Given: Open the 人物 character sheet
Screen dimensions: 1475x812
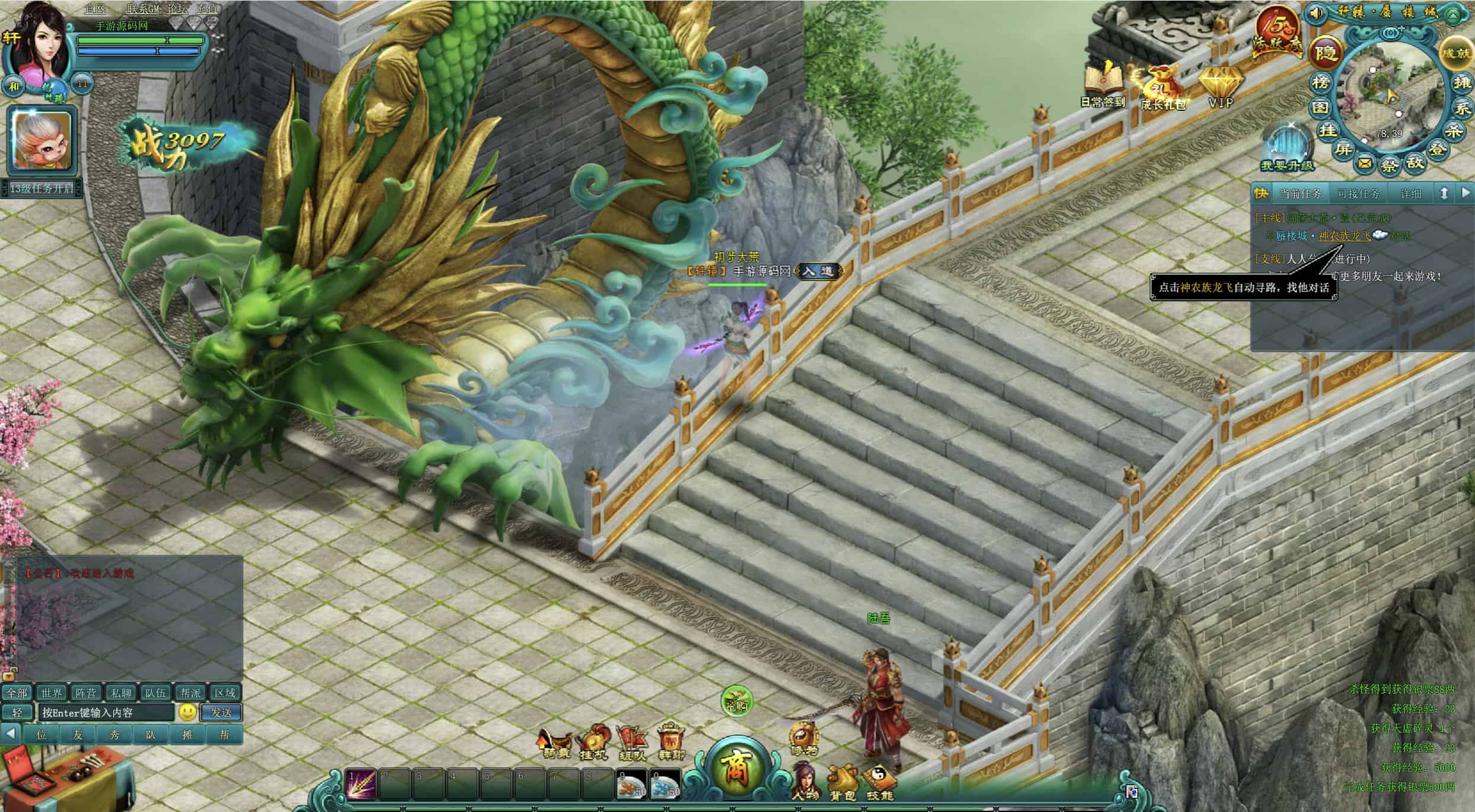Looking at the screenshot, I should (806, 781).
